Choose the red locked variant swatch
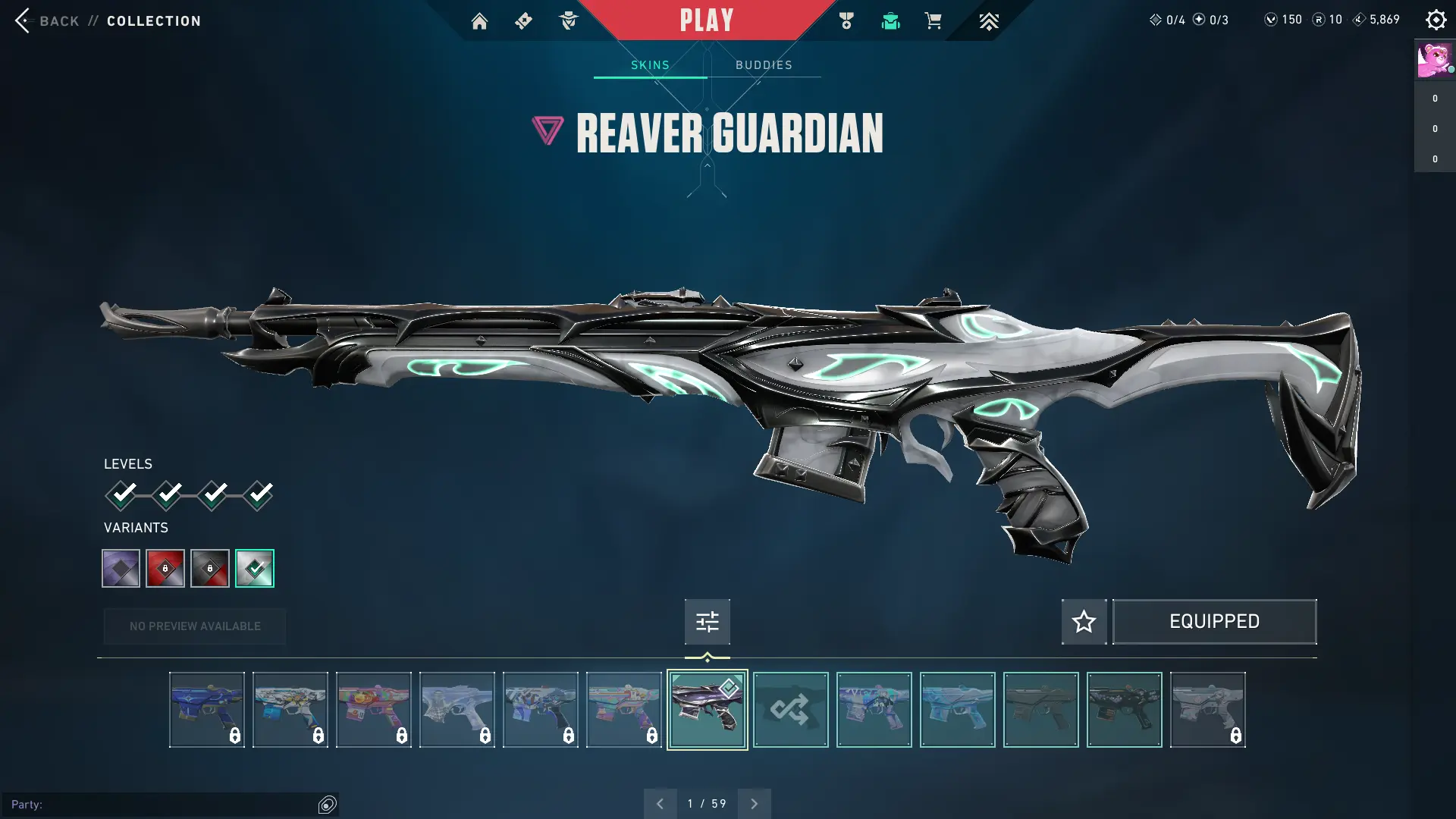Viewport: 1456px width, 819px height. (x=165, y=568)
